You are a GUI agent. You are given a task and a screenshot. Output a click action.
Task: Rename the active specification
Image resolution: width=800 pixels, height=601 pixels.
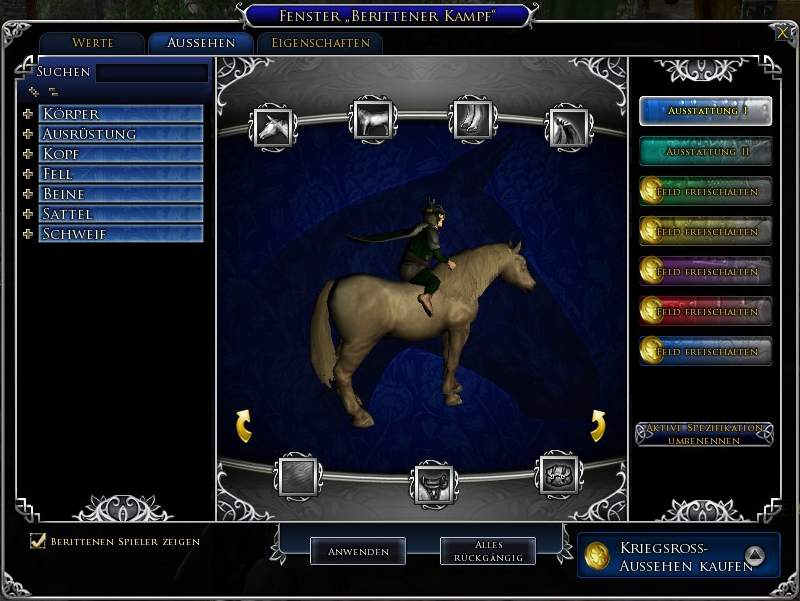tap(704, 434)
